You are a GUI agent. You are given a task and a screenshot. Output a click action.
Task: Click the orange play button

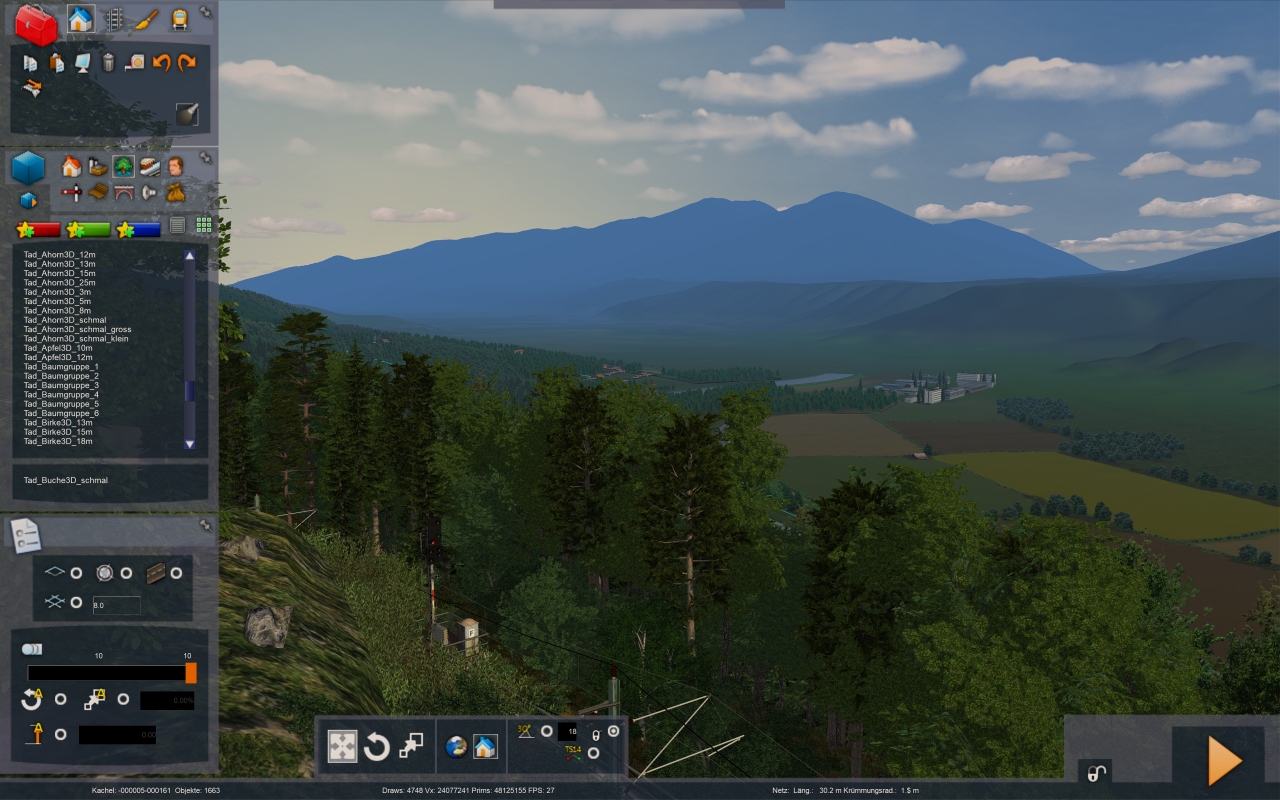tap(1225, 761)
